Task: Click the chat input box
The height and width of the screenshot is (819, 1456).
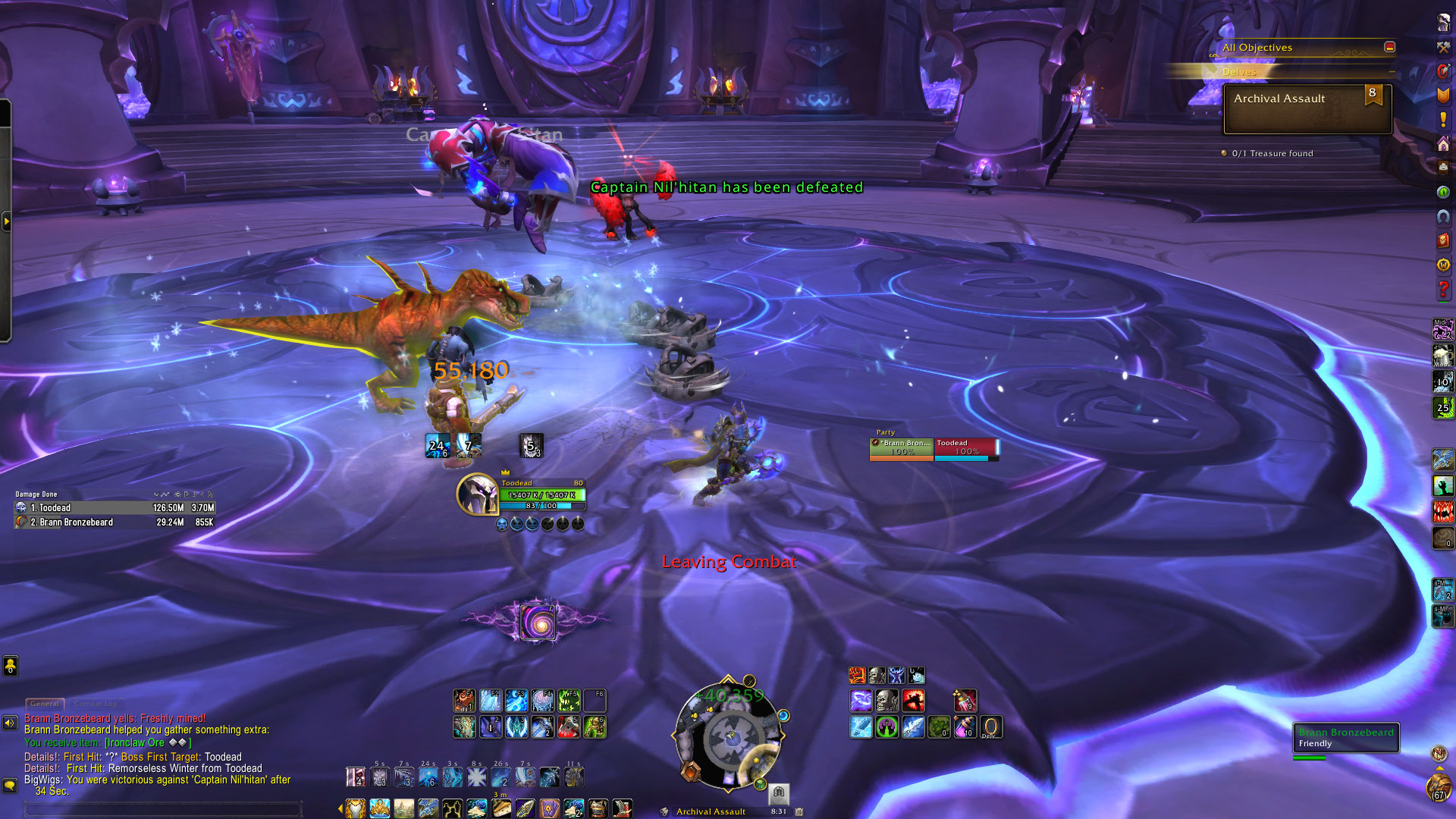Action: [x=163, y=808]
